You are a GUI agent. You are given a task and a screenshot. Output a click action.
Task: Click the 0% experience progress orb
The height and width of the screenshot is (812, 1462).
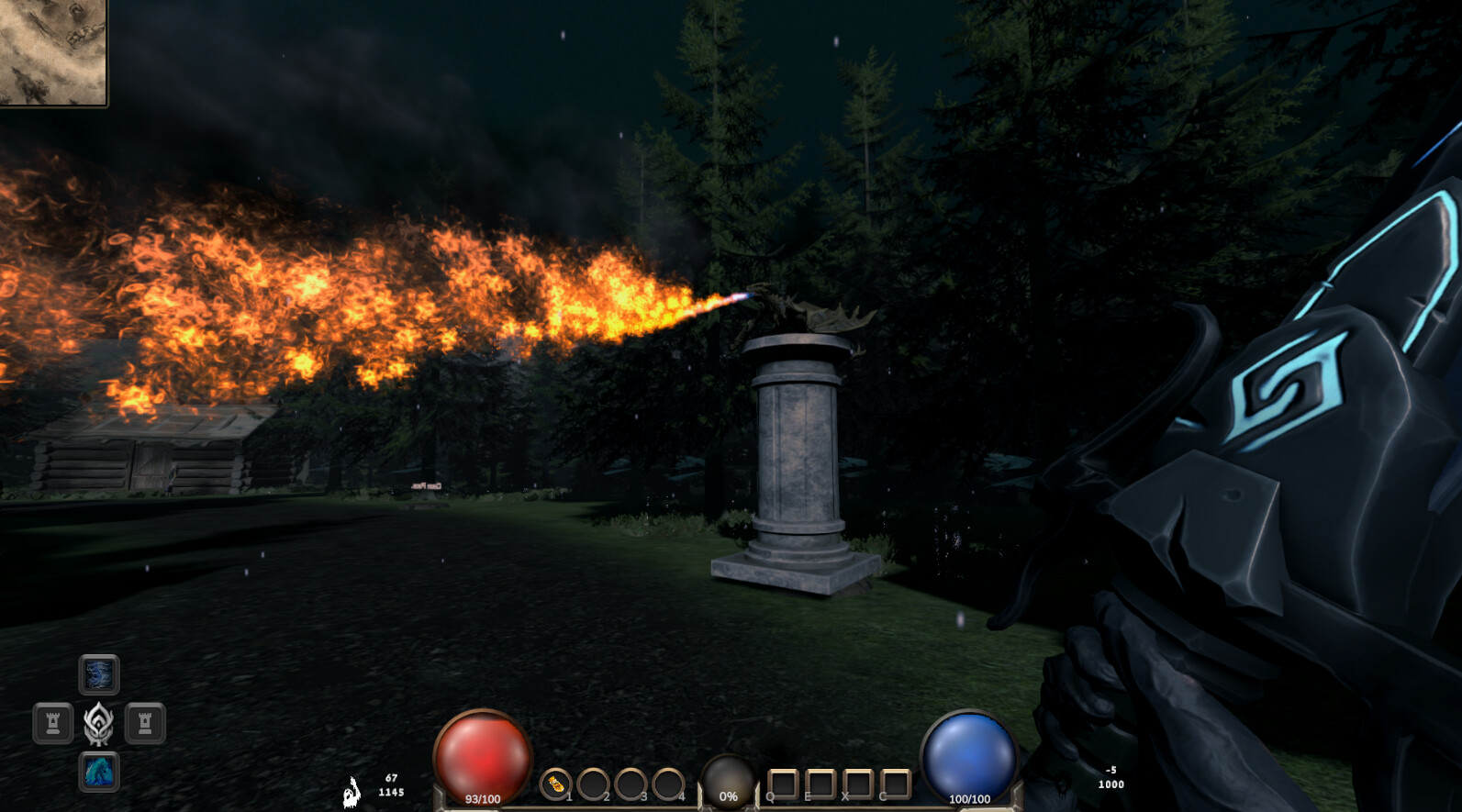[x=728, y=780]
